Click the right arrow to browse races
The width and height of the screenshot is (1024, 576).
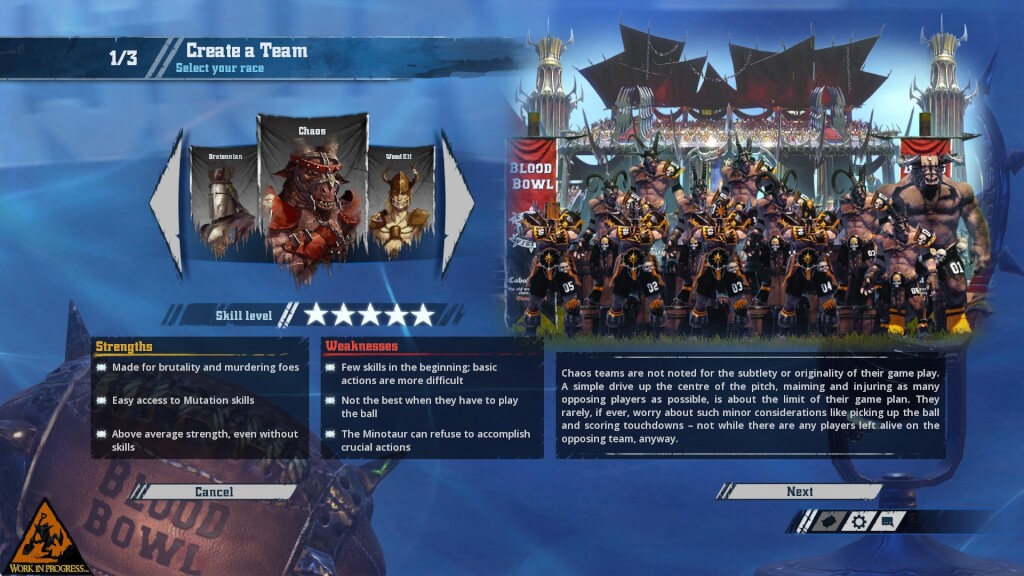point(457,203)
